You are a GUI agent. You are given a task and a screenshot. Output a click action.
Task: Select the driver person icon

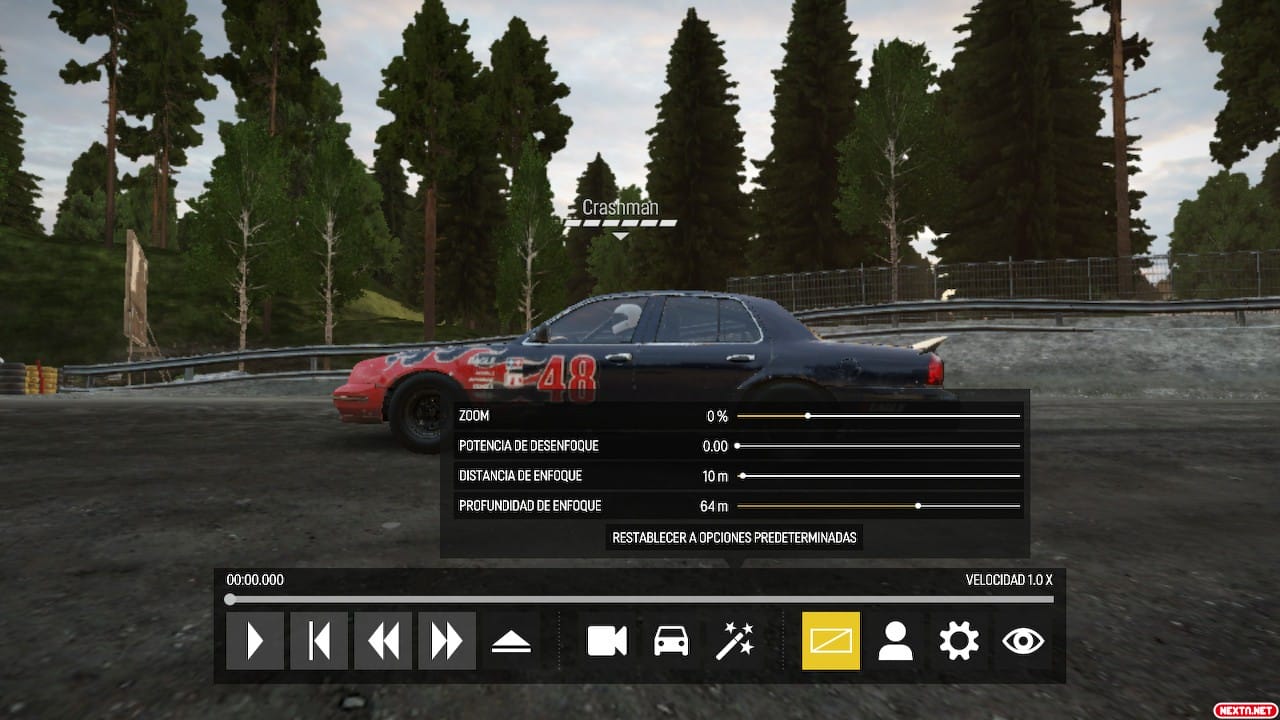click(895, 641)
